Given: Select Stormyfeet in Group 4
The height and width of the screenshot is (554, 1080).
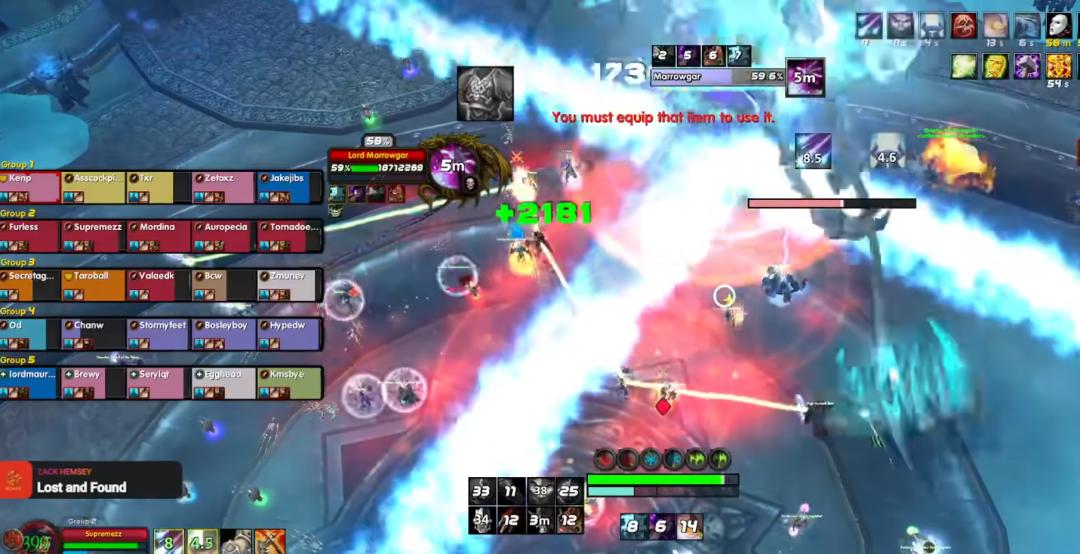Looking at the screenshot, I should 160,333.
